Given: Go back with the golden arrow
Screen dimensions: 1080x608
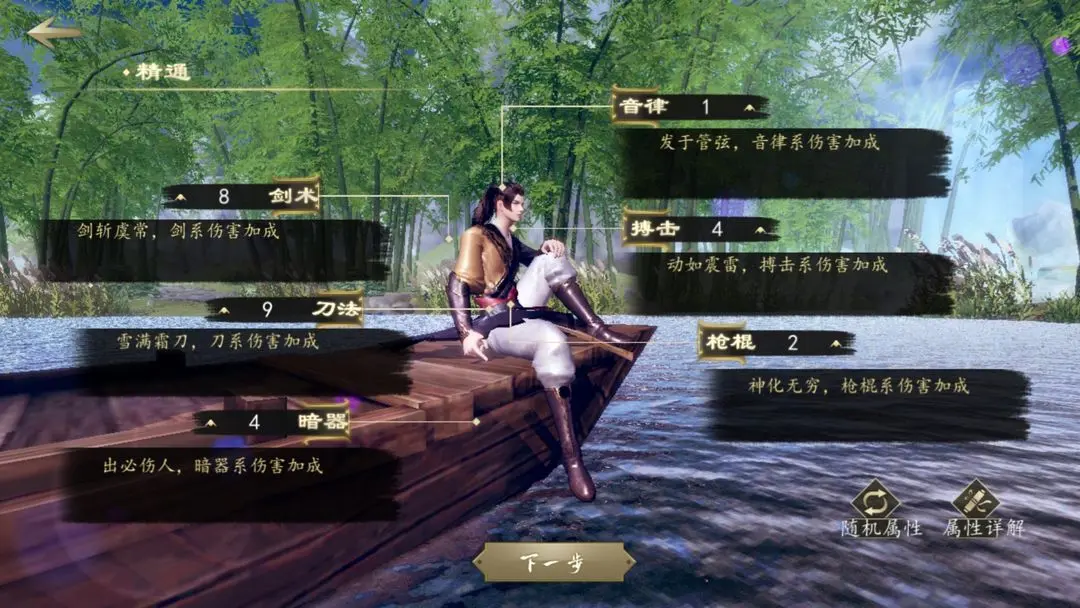Looking at the screenshot, I should [53, 32].
